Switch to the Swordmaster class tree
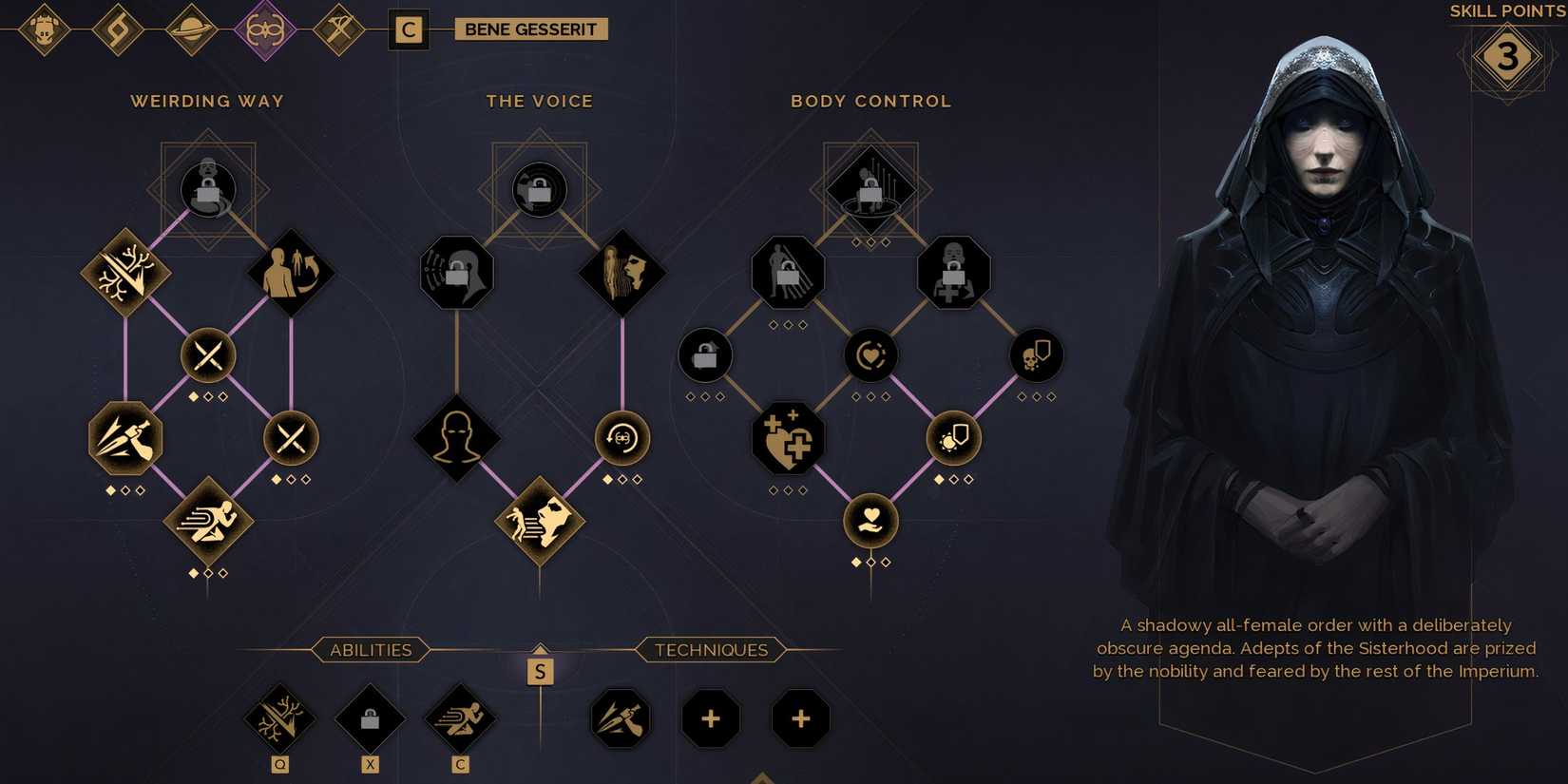The width and height of the screenshot is (1568, 784). coord(337,29)
